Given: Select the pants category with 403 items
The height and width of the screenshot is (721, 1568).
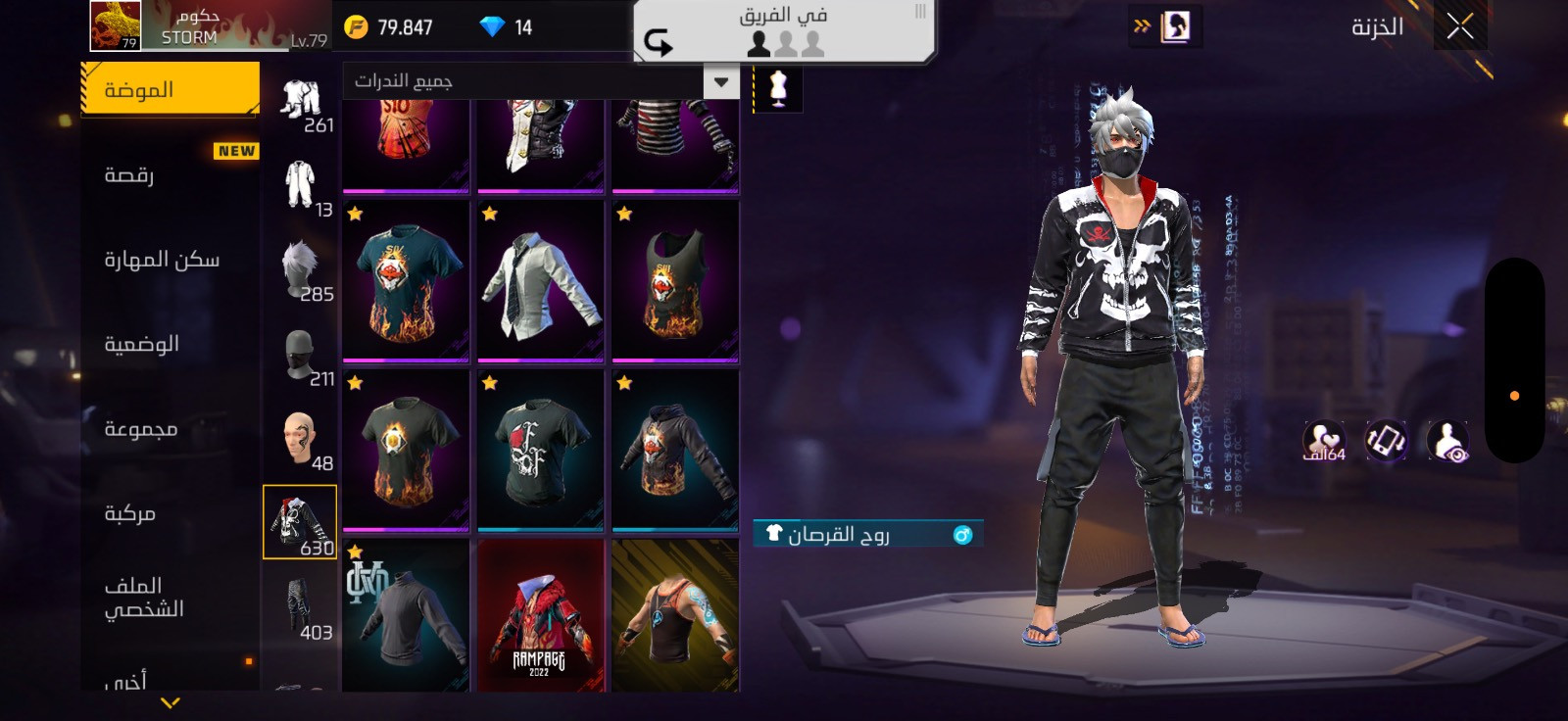Looking at the screenshot, I should click(x=301, y=607).
